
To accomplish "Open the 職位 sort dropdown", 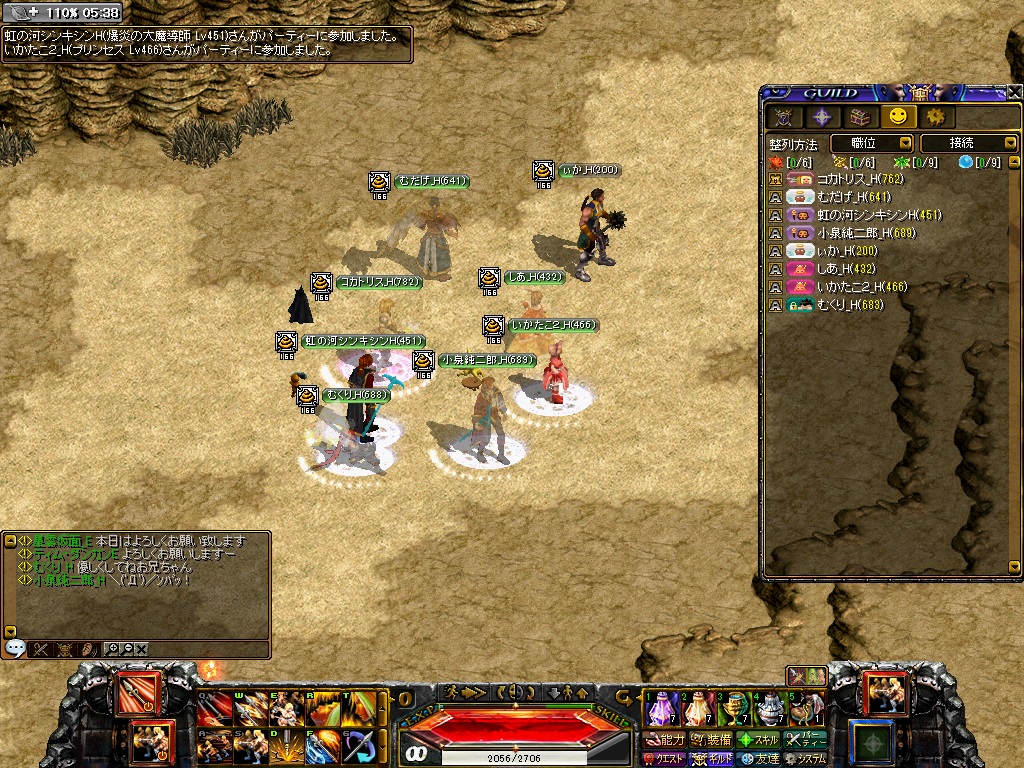I will tap(871, 144).
